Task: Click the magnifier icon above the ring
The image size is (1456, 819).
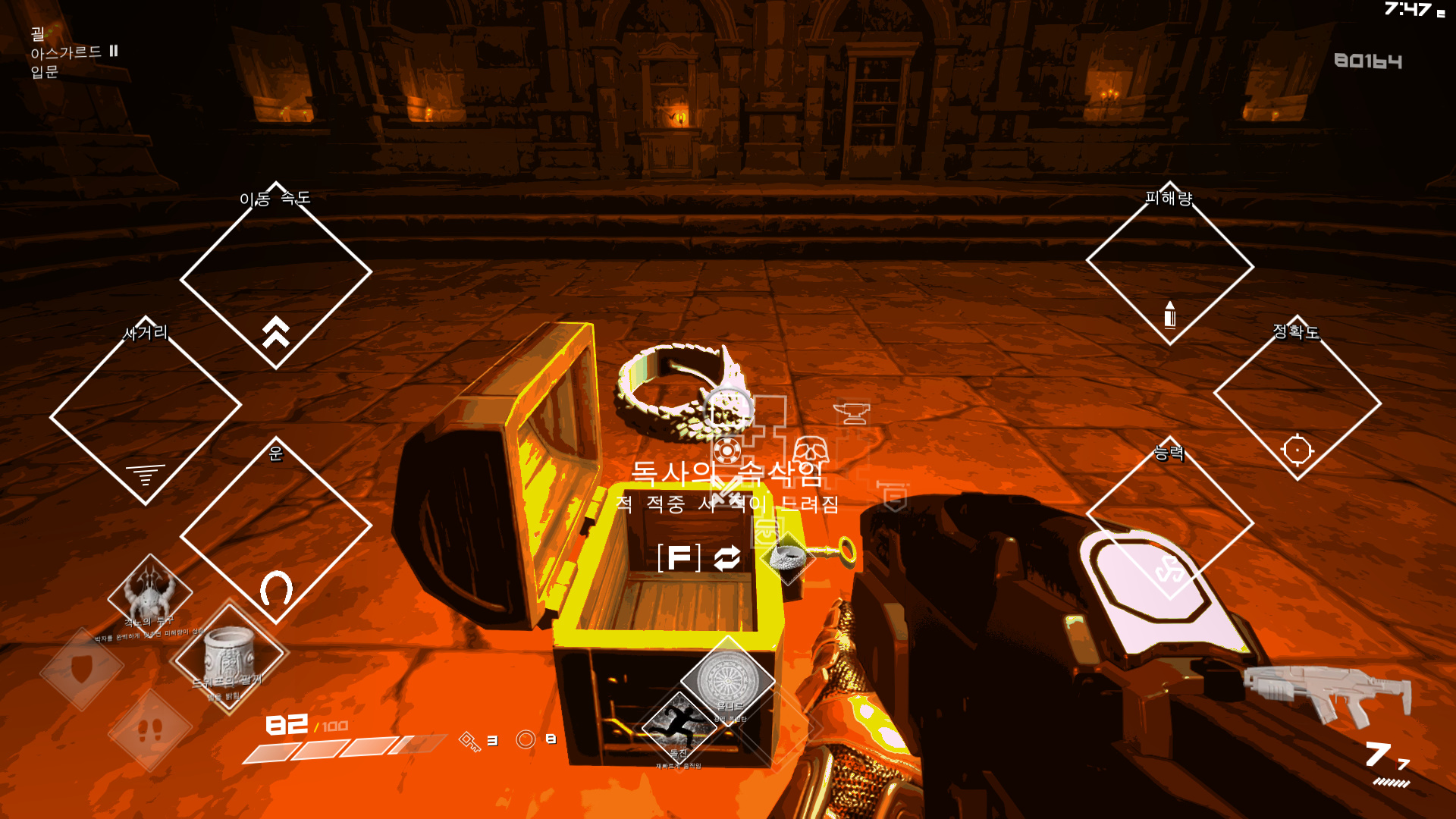Action: pyautogui.click(x=726, y=407)
